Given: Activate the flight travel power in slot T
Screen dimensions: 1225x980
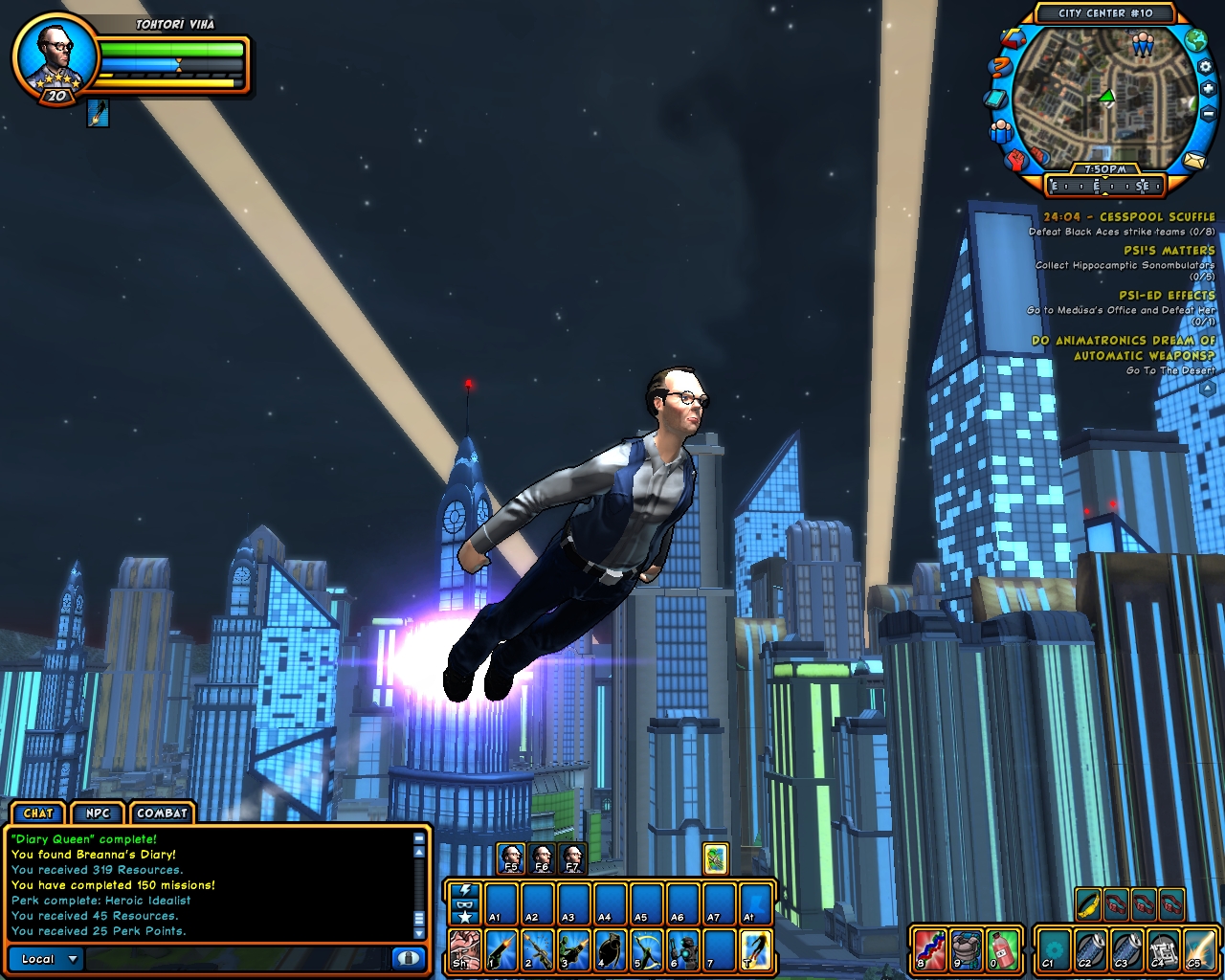Looking at the screenshot, I should [x=756, y=949].
